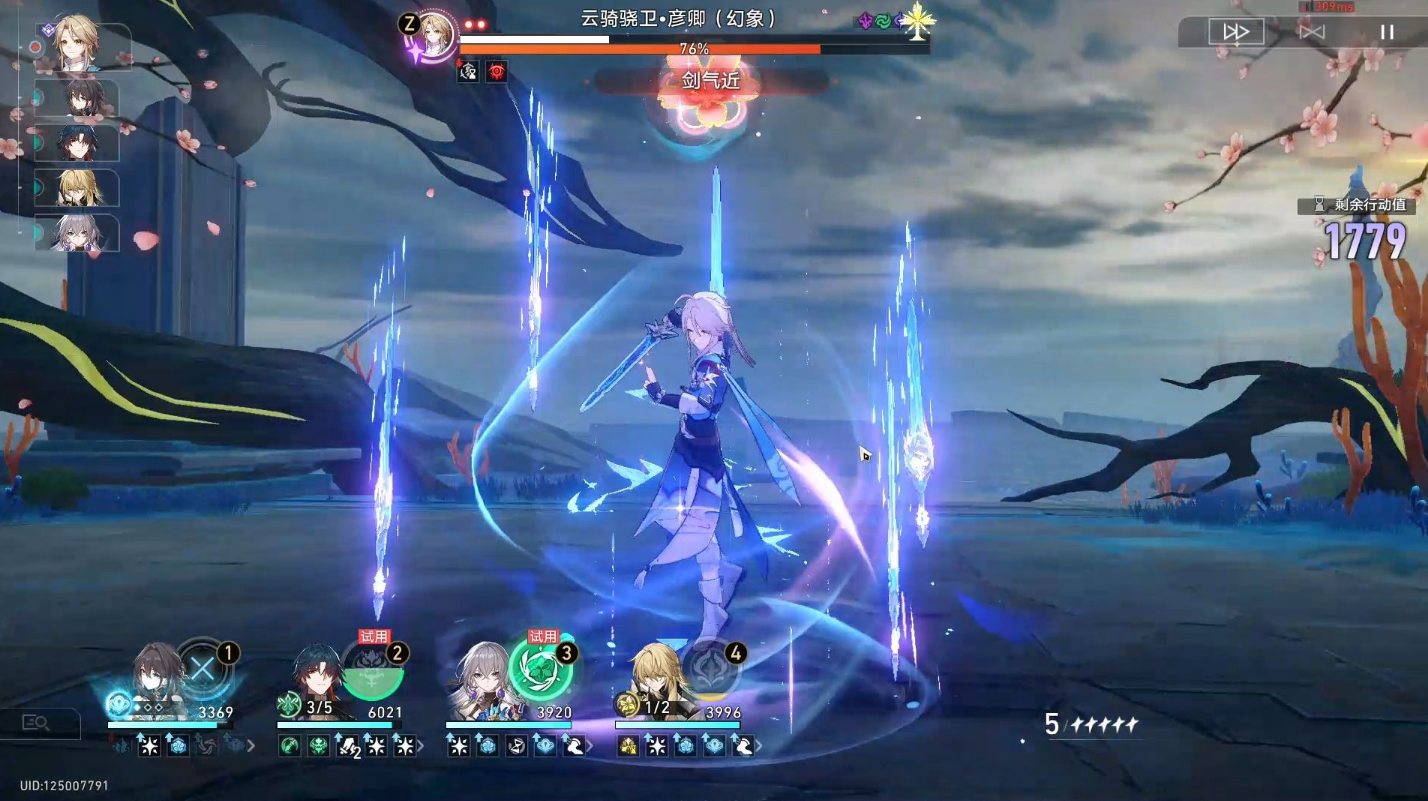Trigger Blade's half-charged ultimate icon

coord(372,670)
